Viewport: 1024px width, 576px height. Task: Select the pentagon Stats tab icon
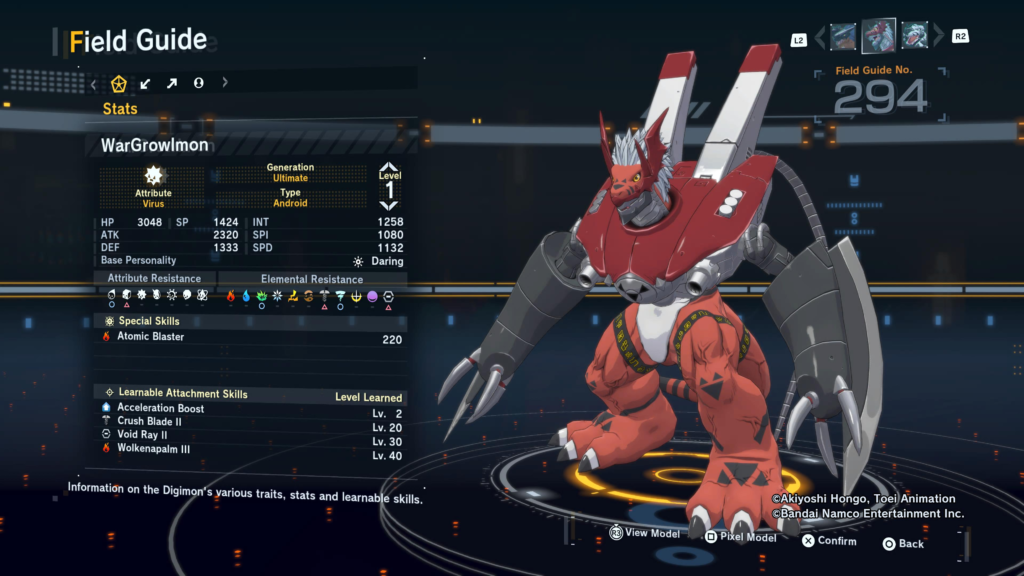click(x=119, y=83)
